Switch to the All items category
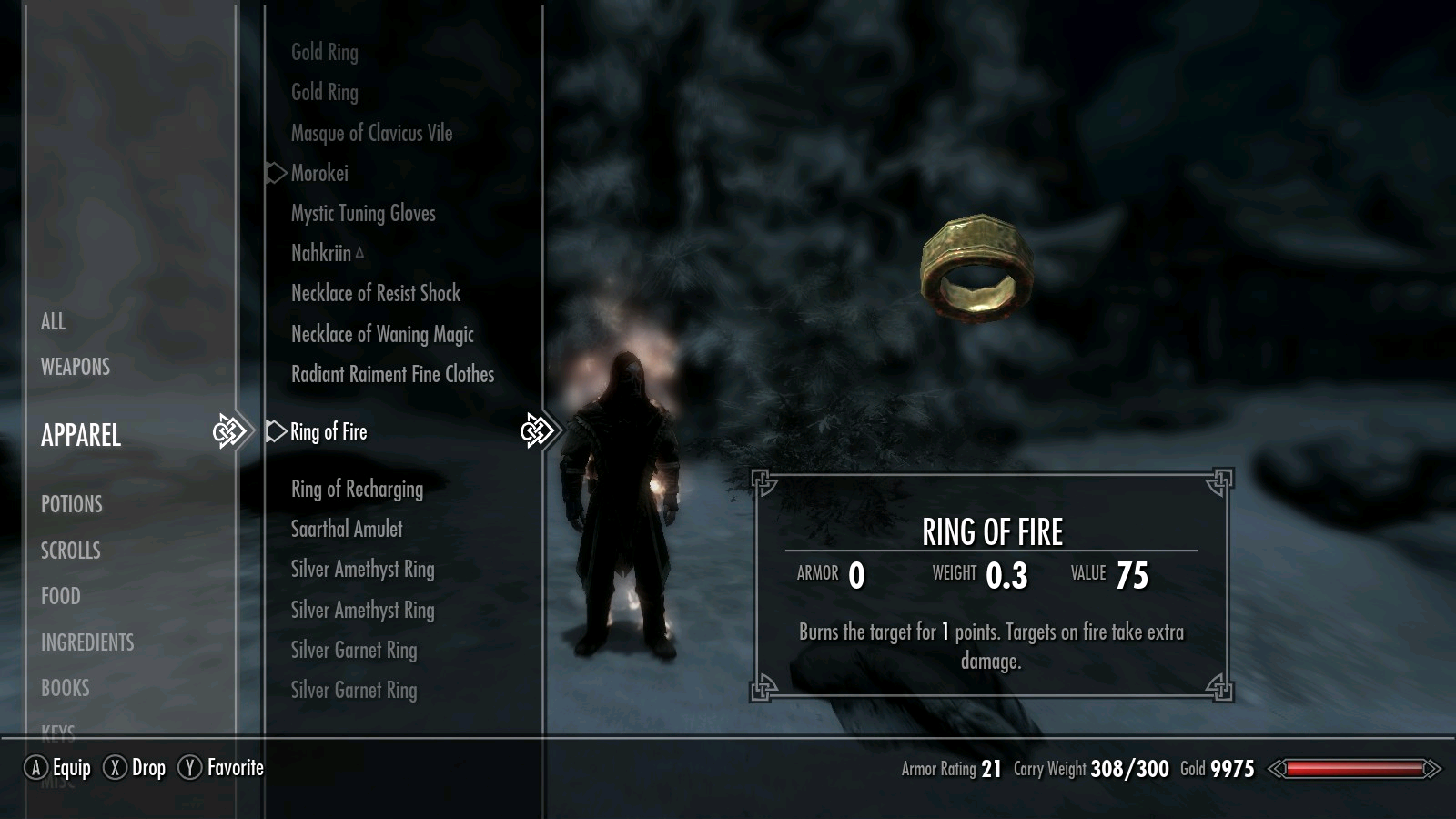This screenshot has height=819, width=1456. [53, 321]
